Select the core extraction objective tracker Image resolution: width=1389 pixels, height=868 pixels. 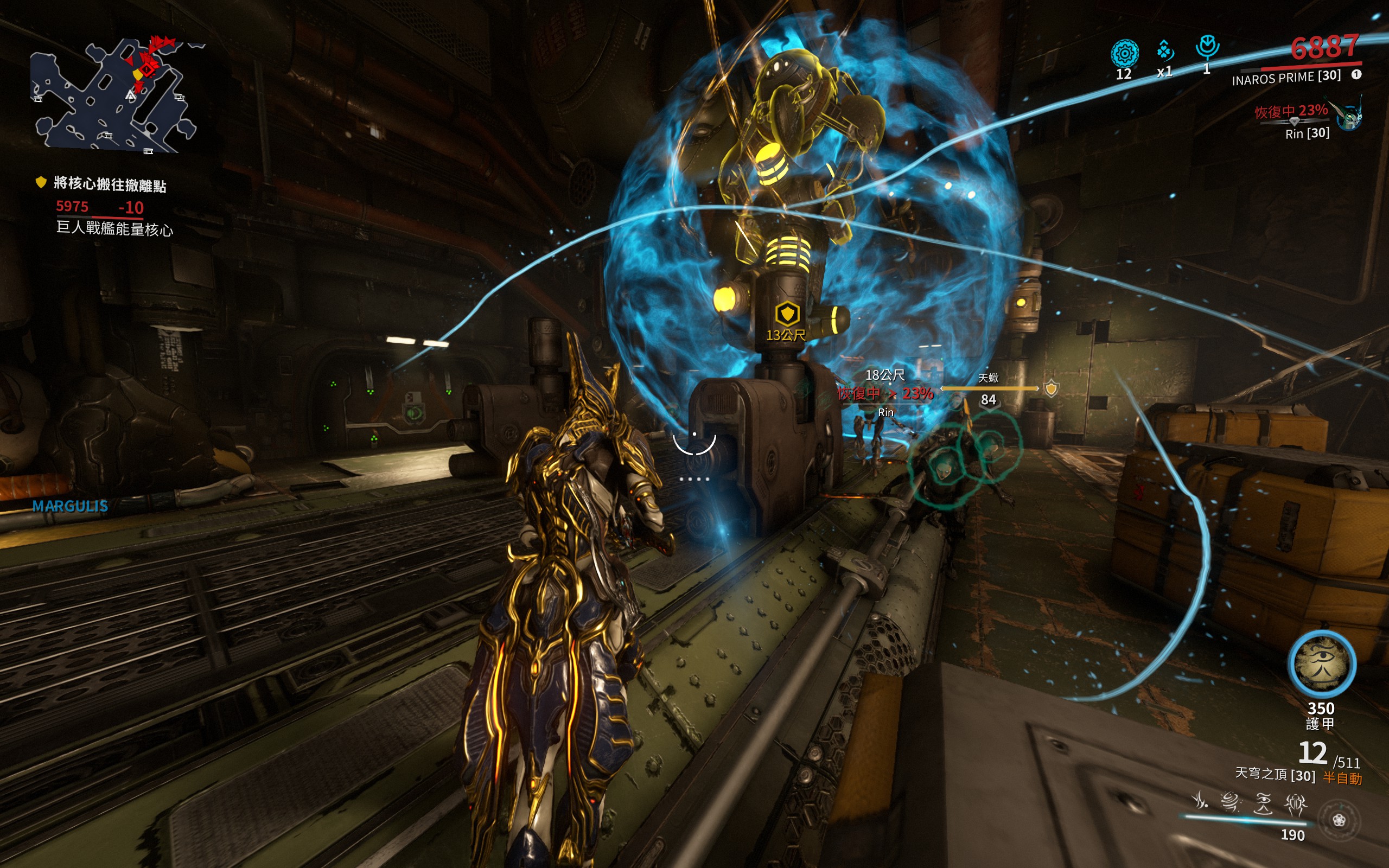tap(109, 185)
